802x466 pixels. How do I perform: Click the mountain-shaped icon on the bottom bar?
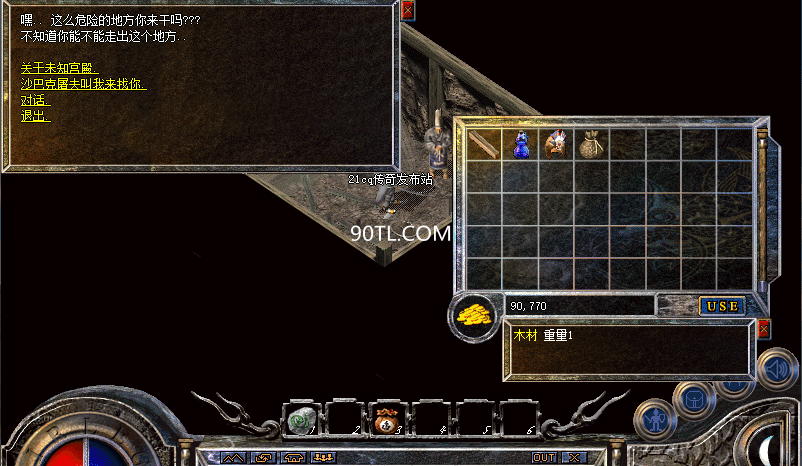click(233, 457)
